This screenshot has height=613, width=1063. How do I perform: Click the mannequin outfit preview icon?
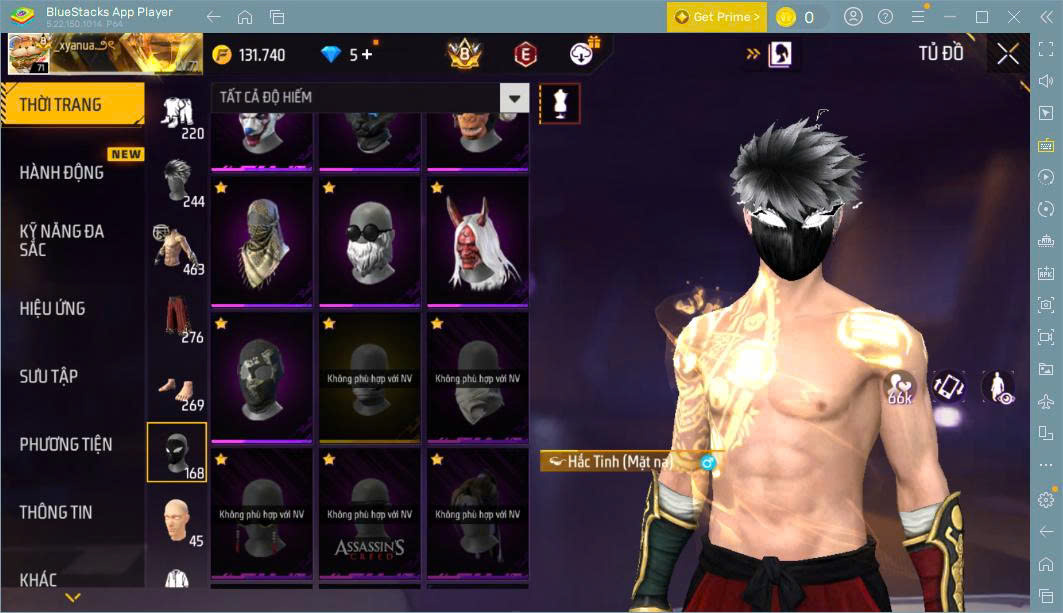click(560, 103)
